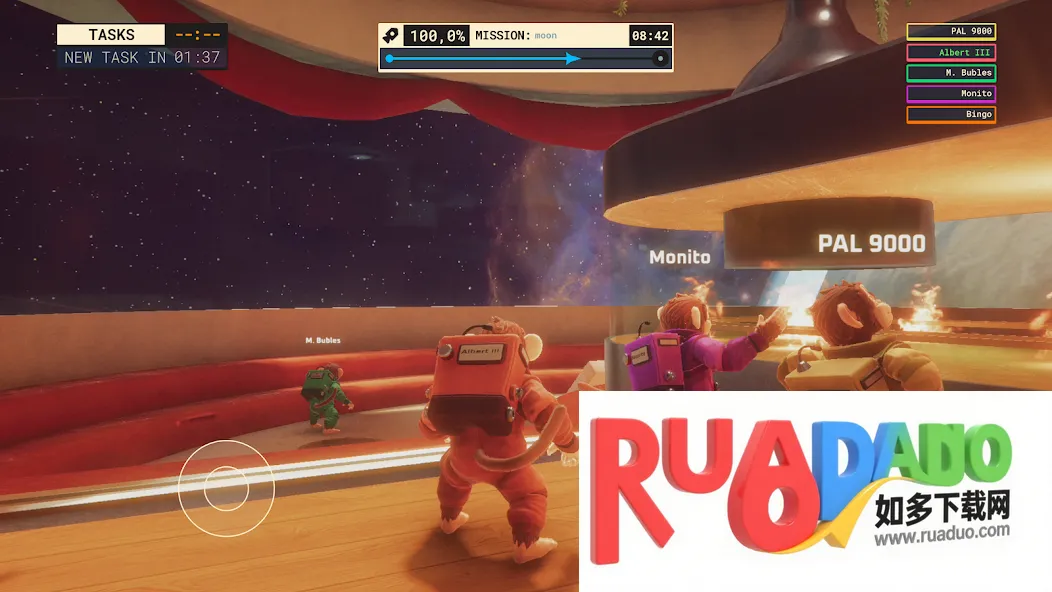Viewport: 1052px width, 592px height.
Task: Select Bingo in the player list
Action: pos(951,115)
